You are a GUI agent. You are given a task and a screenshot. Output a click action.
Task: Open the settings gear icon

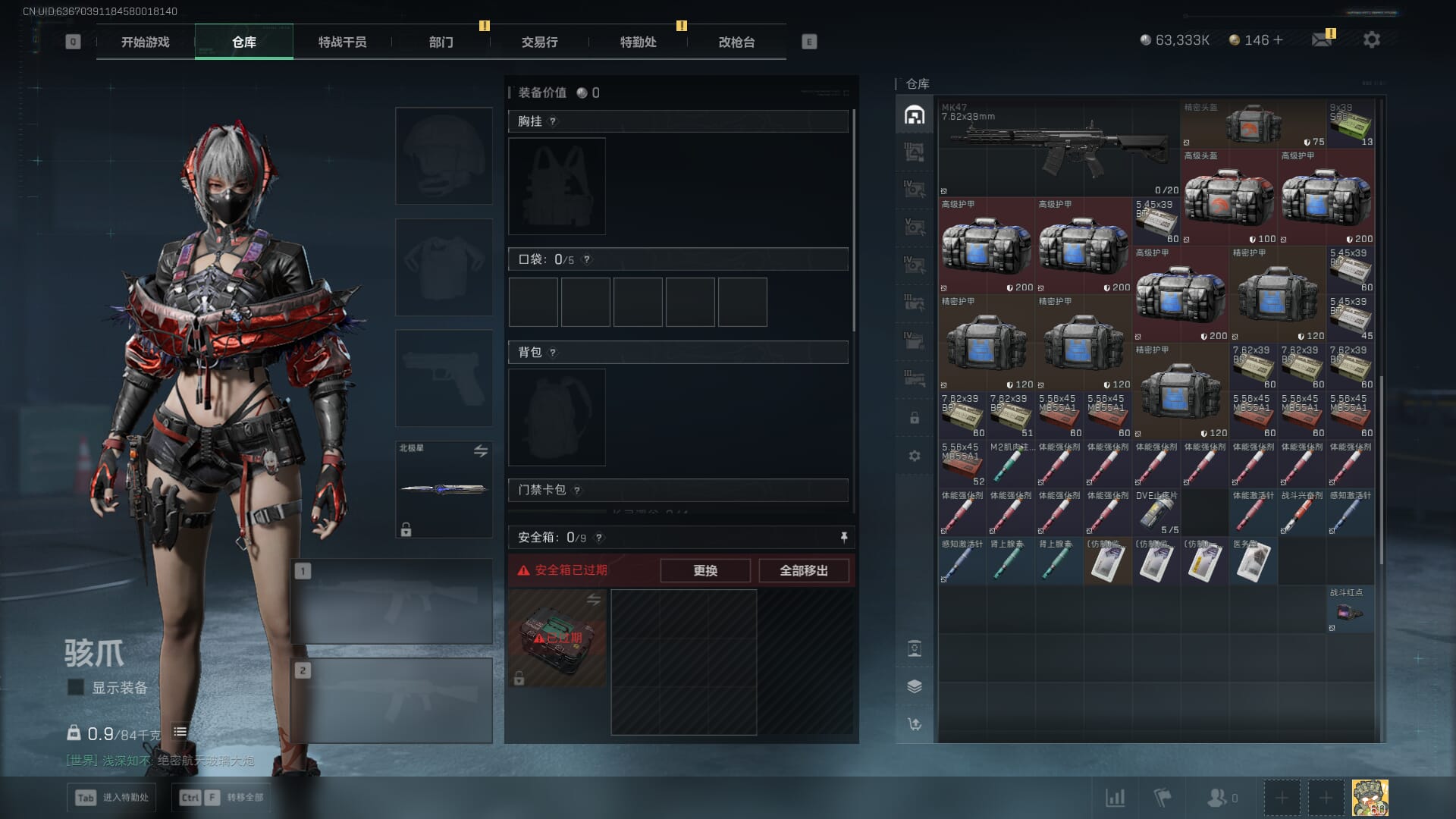(1371, 39)
